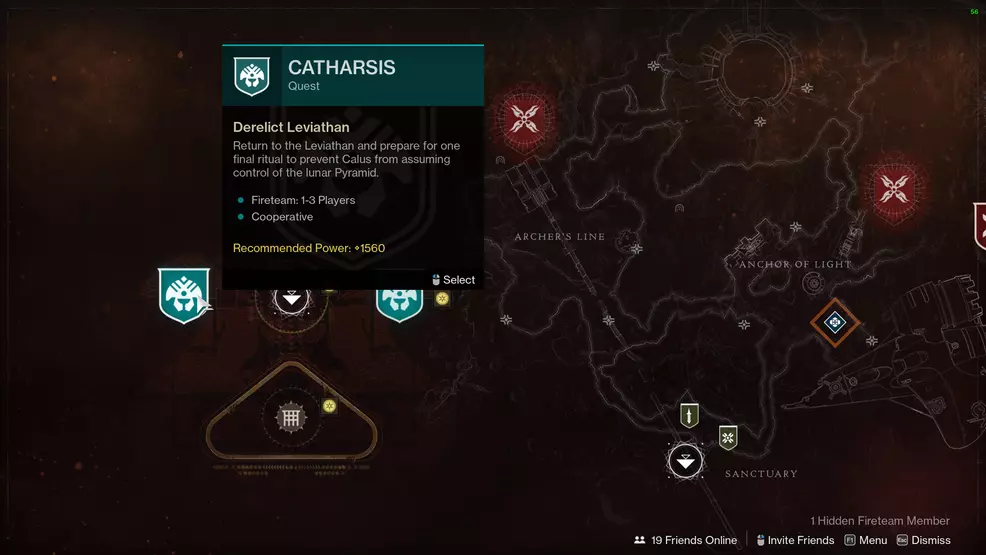The width and height of the screenshot is (986, 555).
Task: Open the Menu from the footer
Action: 866,540
